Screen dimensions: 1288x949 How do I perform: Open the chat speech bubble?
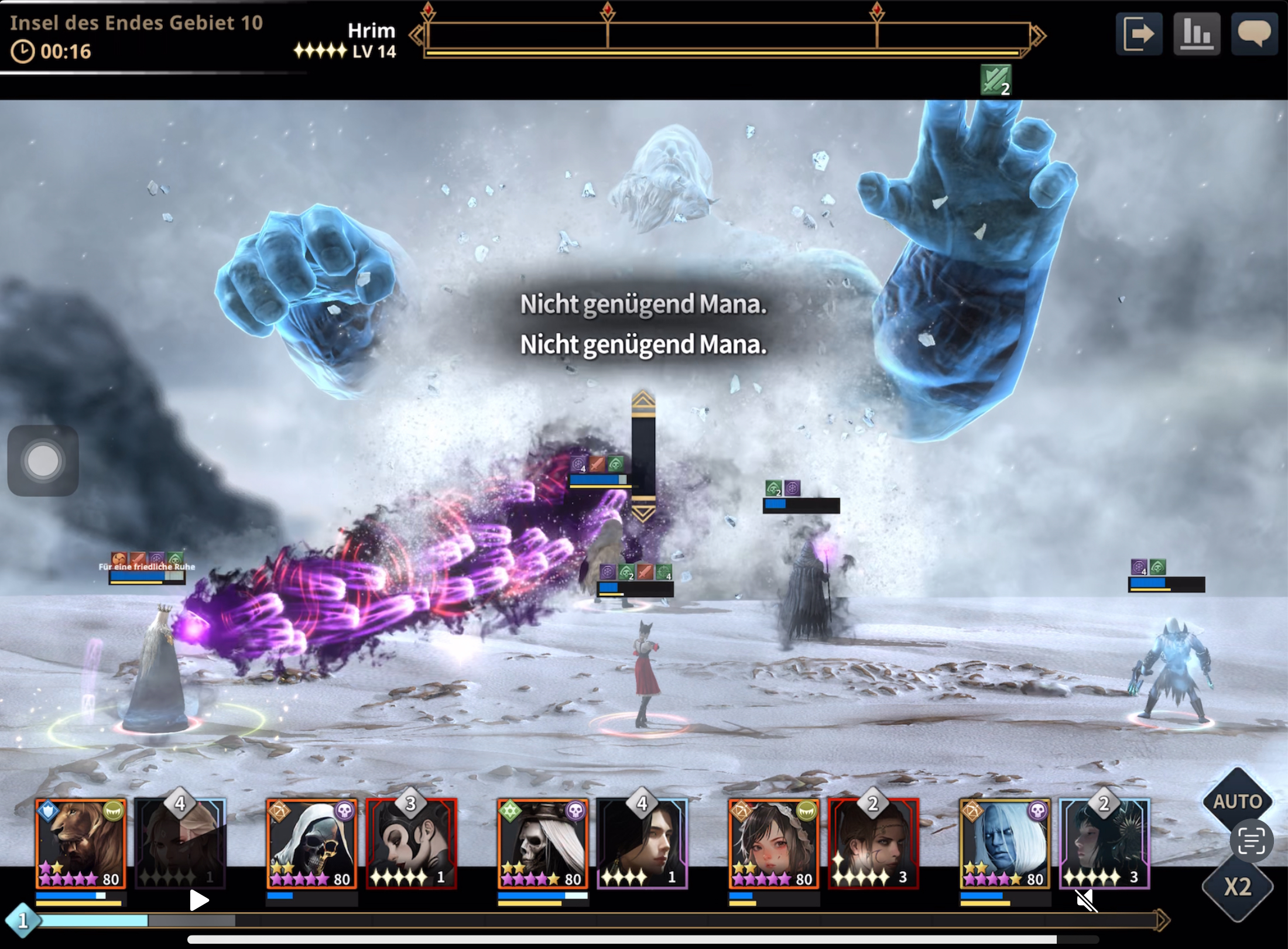1254,34
